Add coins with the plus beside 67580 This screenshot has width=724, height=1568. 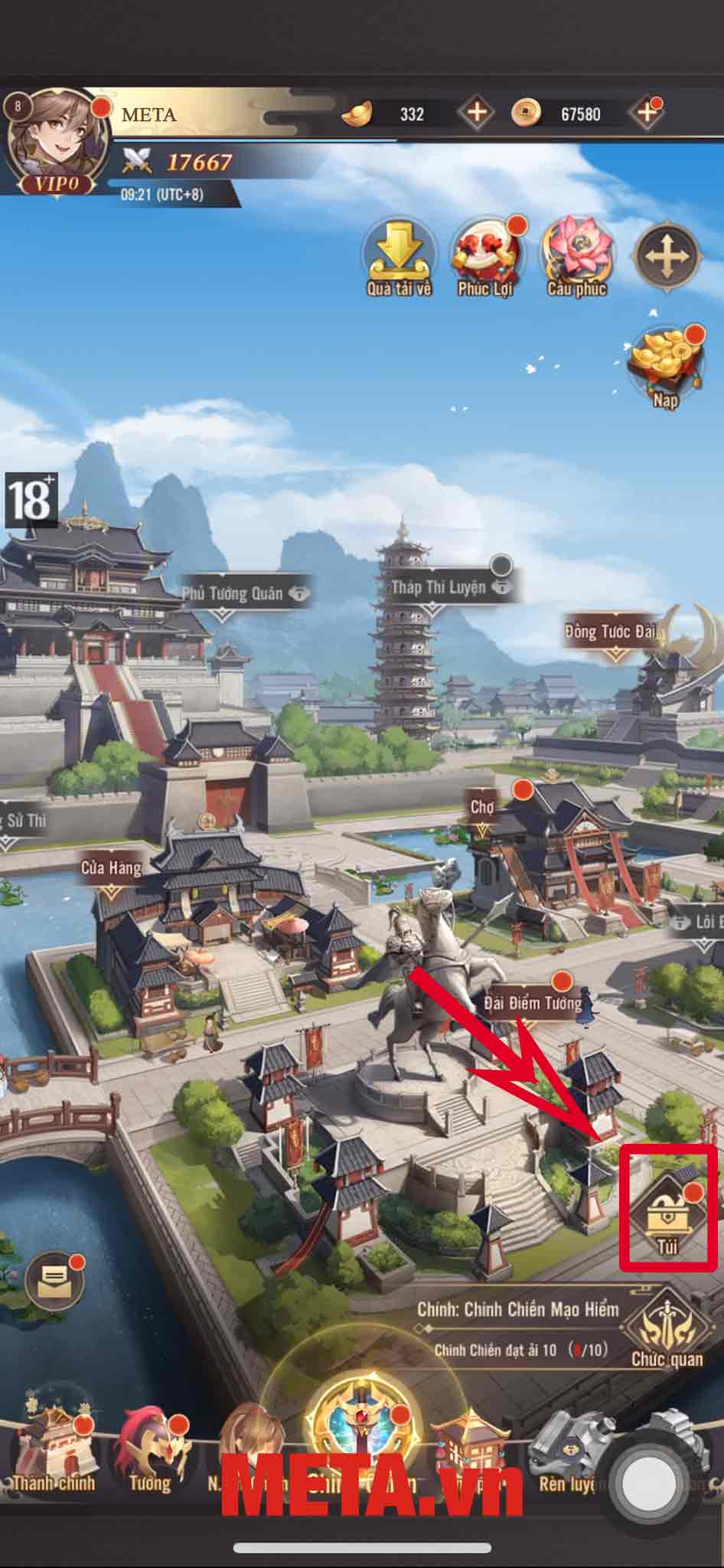pos(646,113)
